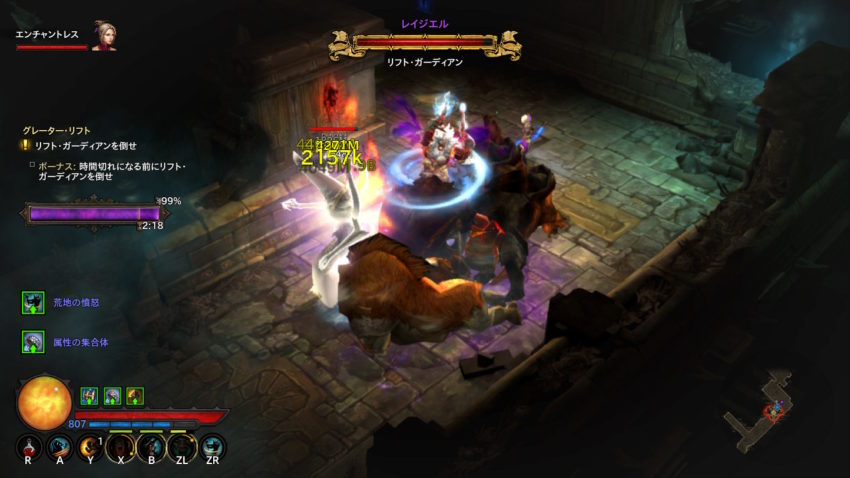This screenshot has width=850, height=478.
Task: Use the skill icon labeled ZL
Action: coord(183,447)
